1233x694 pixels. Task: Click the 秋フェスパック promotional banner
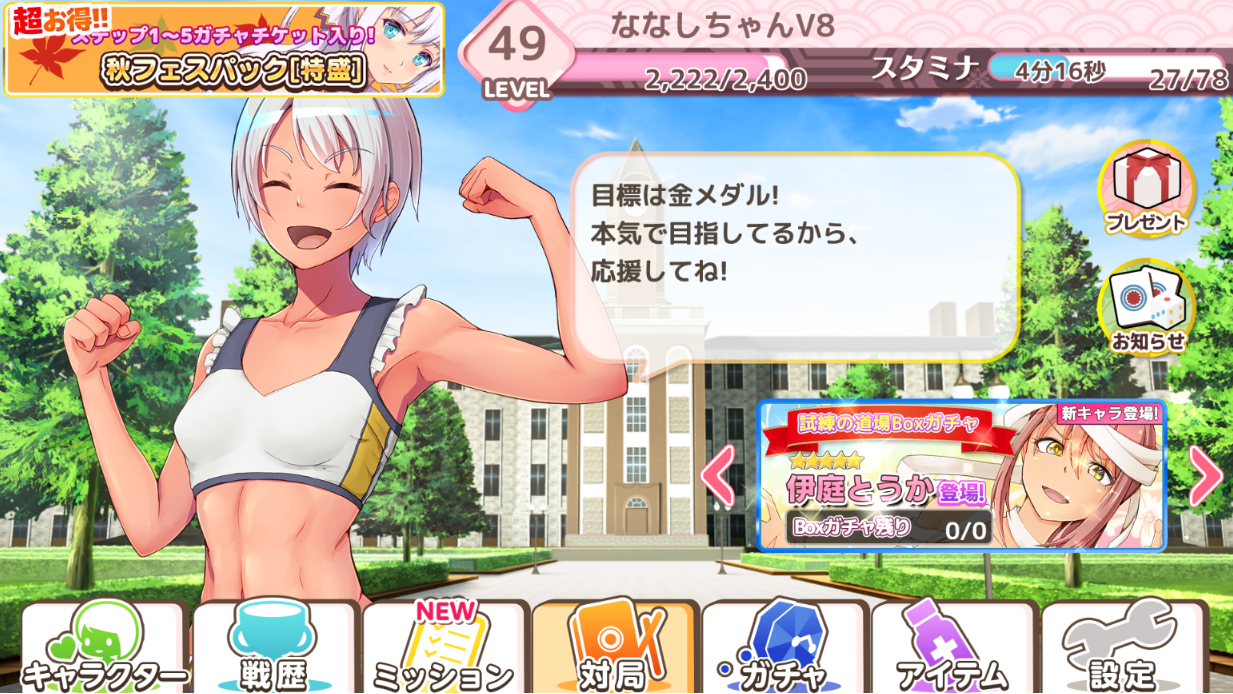tap(224, 50)
